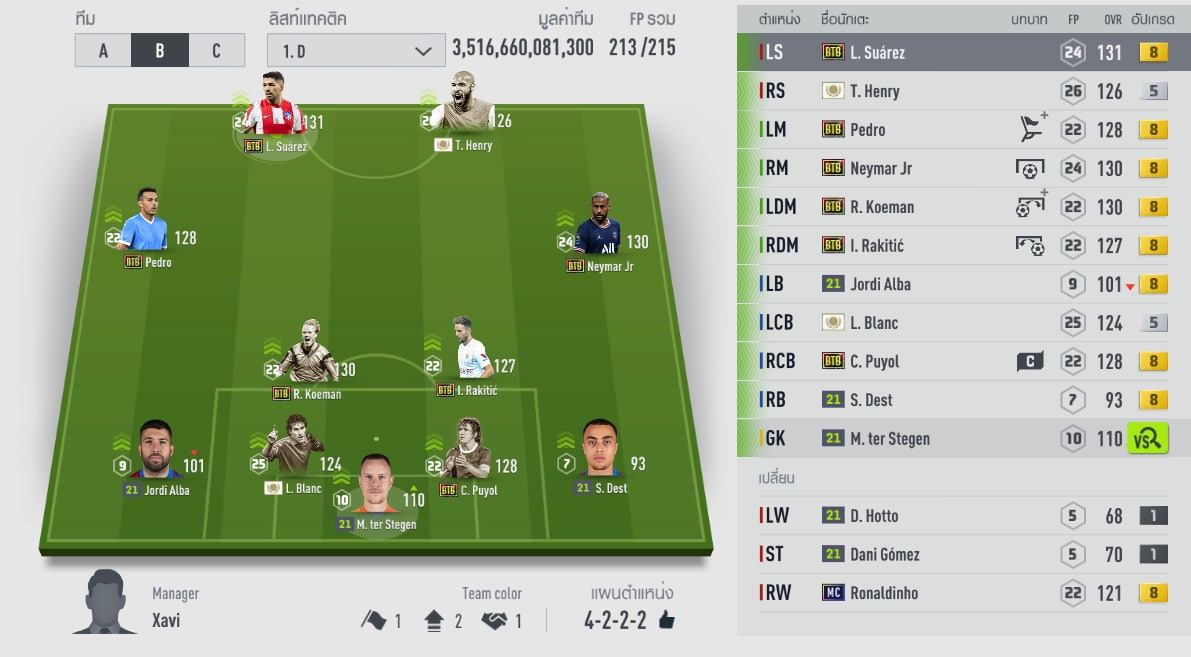Select team tab B
This screenshot has height=657, width=1191.
(x=160, y=50)
